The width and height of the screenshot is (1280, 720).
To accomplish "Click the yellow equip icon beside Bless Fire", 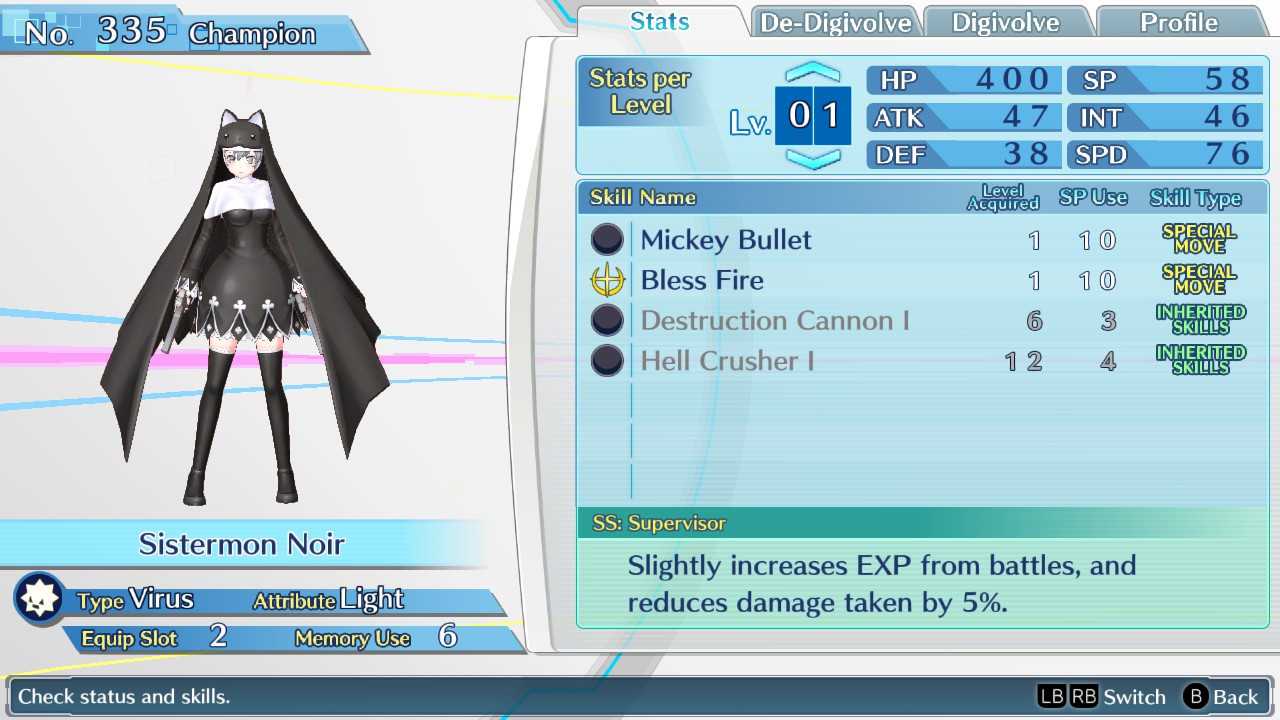I will [x=606, y=280].
